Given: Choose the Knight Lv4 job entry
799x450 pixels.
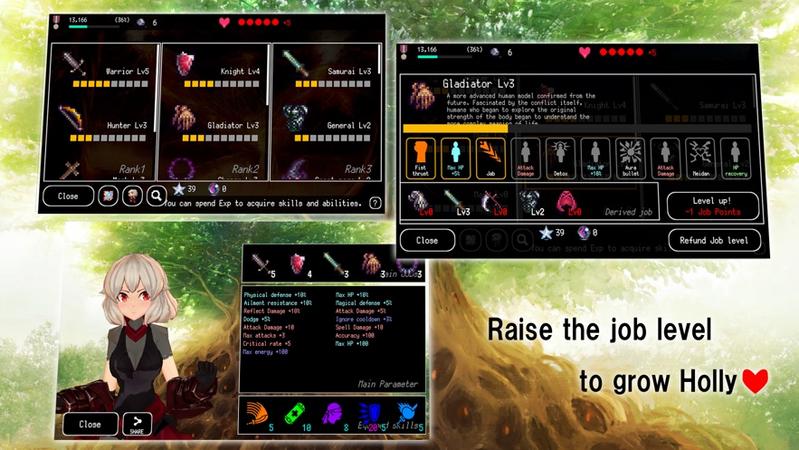Looking at the screenshot, I should pos(215,71).
